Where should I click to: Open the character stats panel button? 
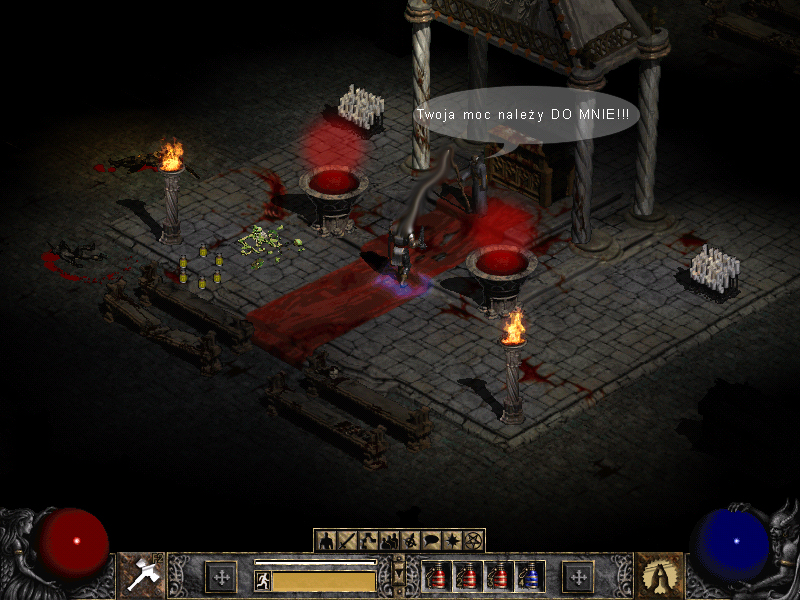pos(326,541)
